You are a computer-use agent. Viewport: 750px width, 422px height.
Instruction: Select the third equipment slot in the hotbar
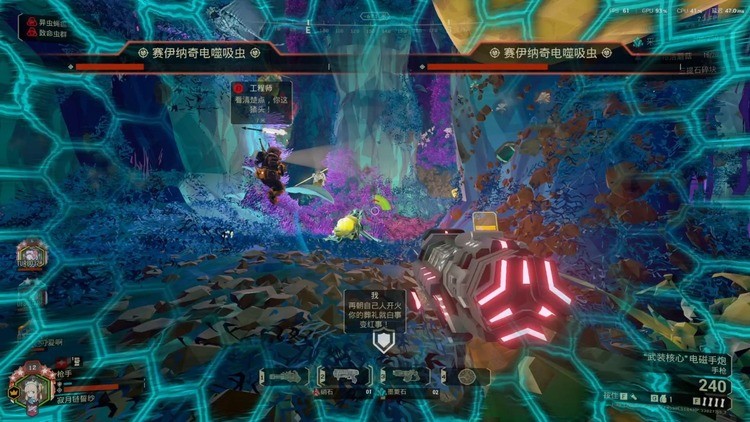tap(408, 377)
